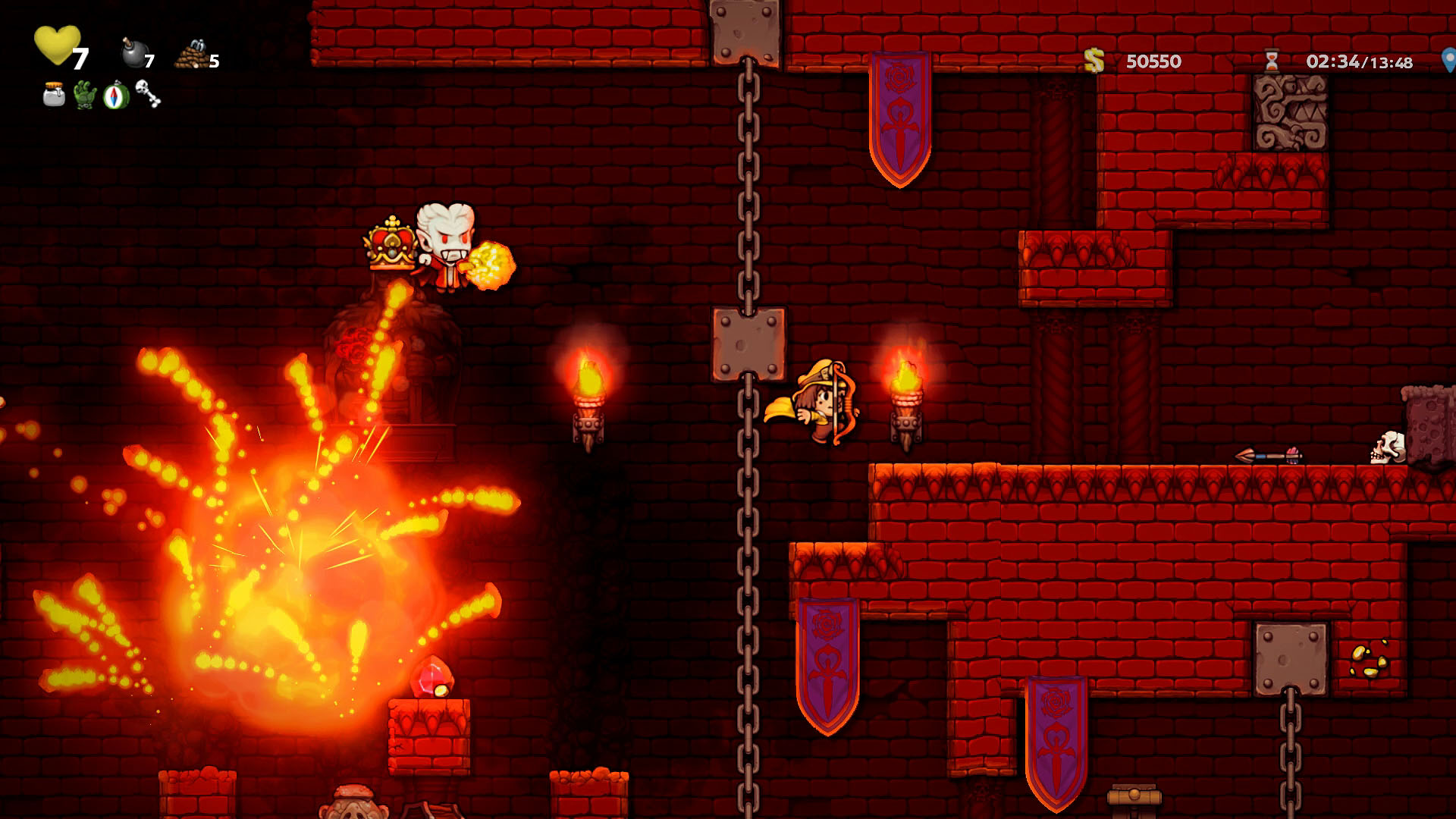Click the rope pile icon
Viewport: 1456px width, 819px height.
pyautogui.click(x=191, y=55)
